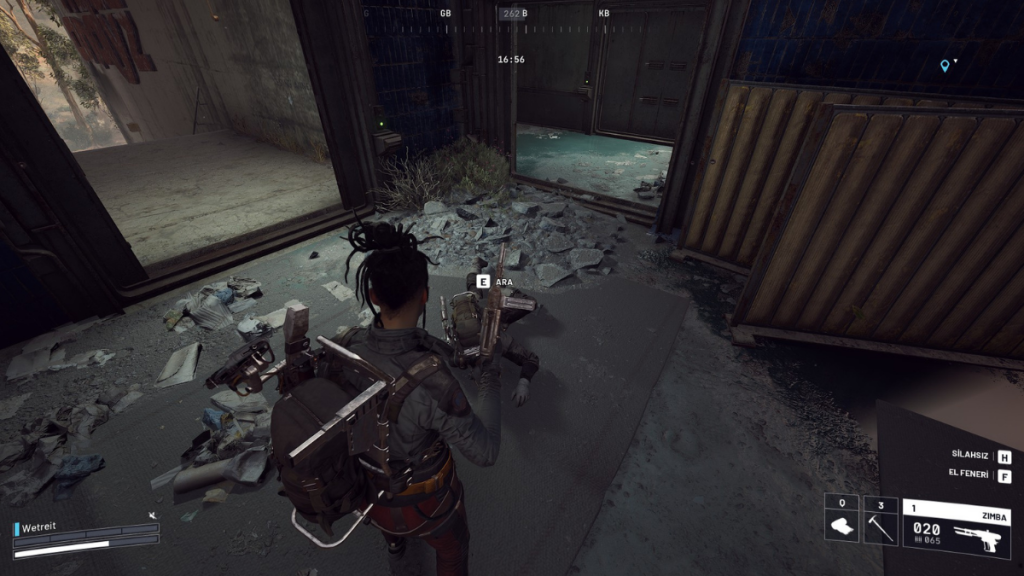The width and height of the screenshot is (1024, 576).
Task: Select the bandage item slot
Action: [841, 519]
